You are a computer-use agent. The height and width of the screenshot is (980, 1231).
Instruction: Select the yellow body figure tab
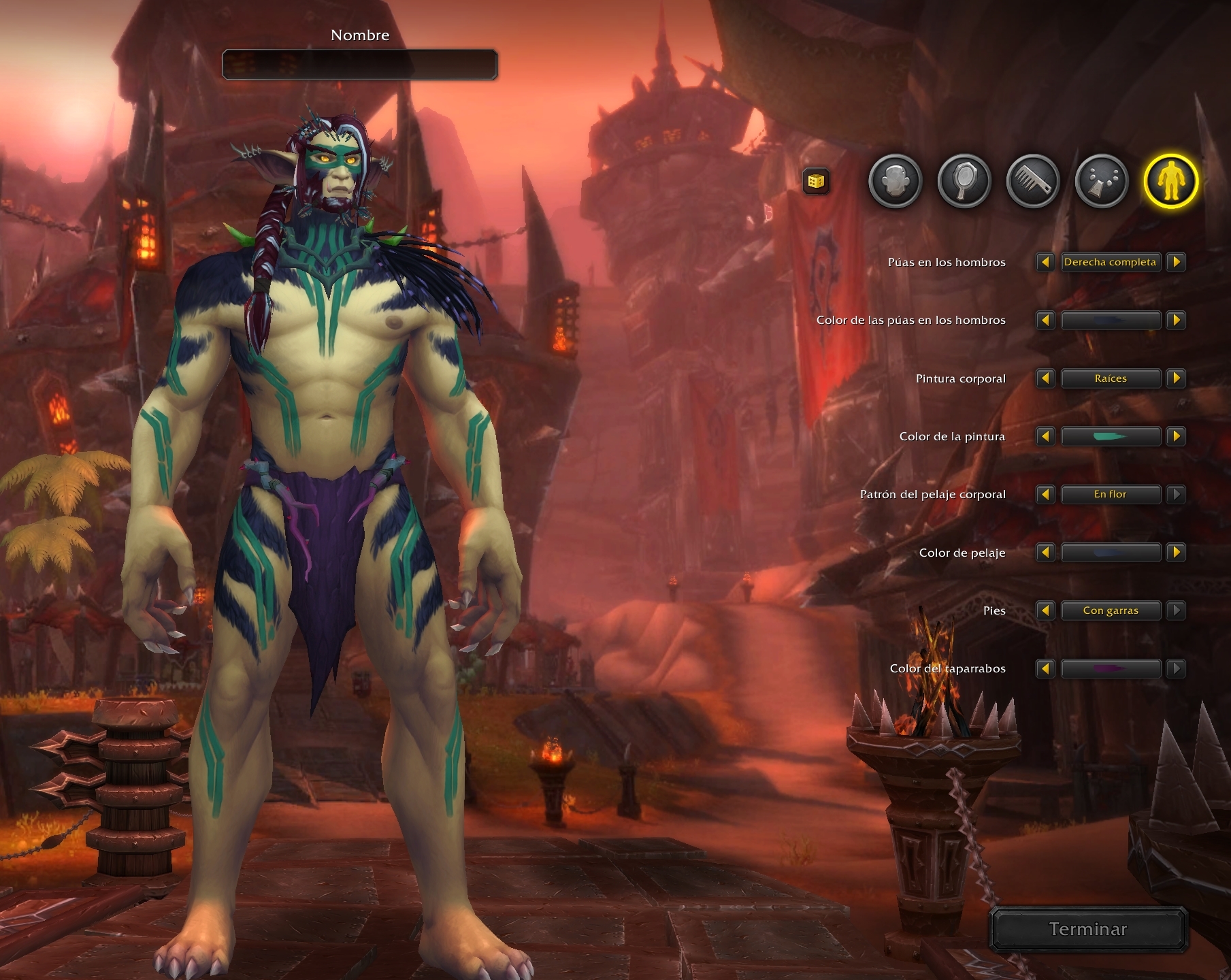[x=1170, y=181]
